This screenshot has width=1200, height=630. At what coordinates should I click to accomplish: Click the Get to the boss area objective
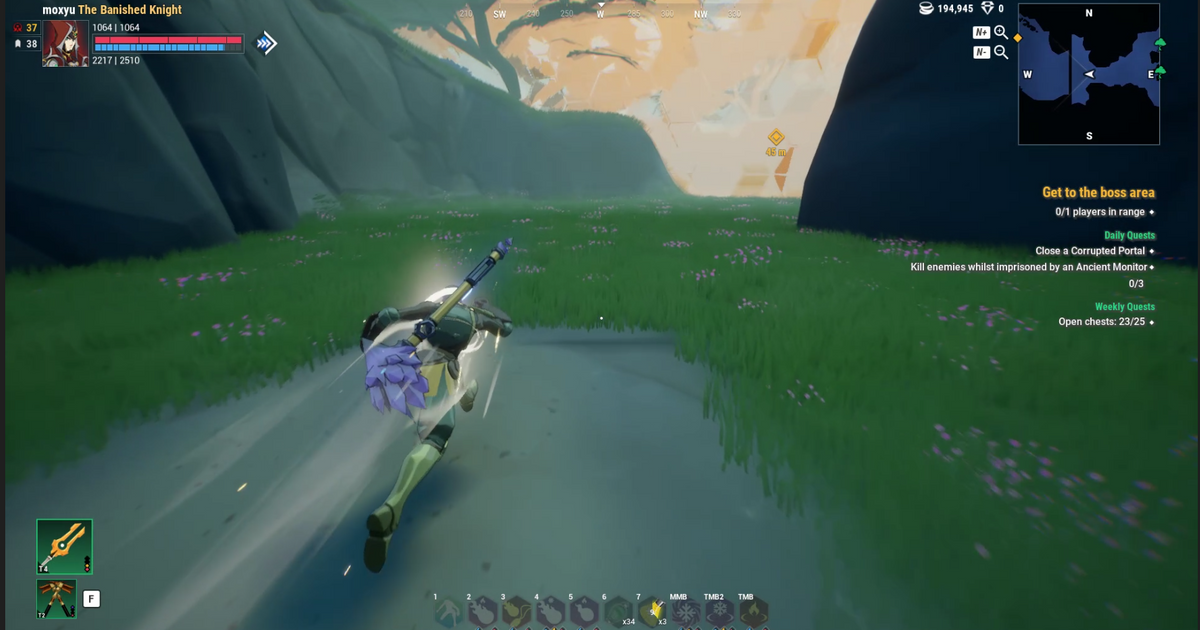pos(1098,192)
